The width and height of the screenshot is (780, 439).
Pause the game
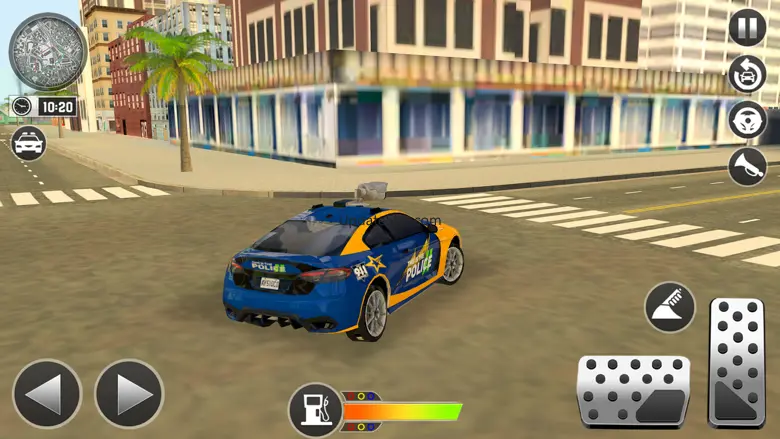[x=747, y=27]
